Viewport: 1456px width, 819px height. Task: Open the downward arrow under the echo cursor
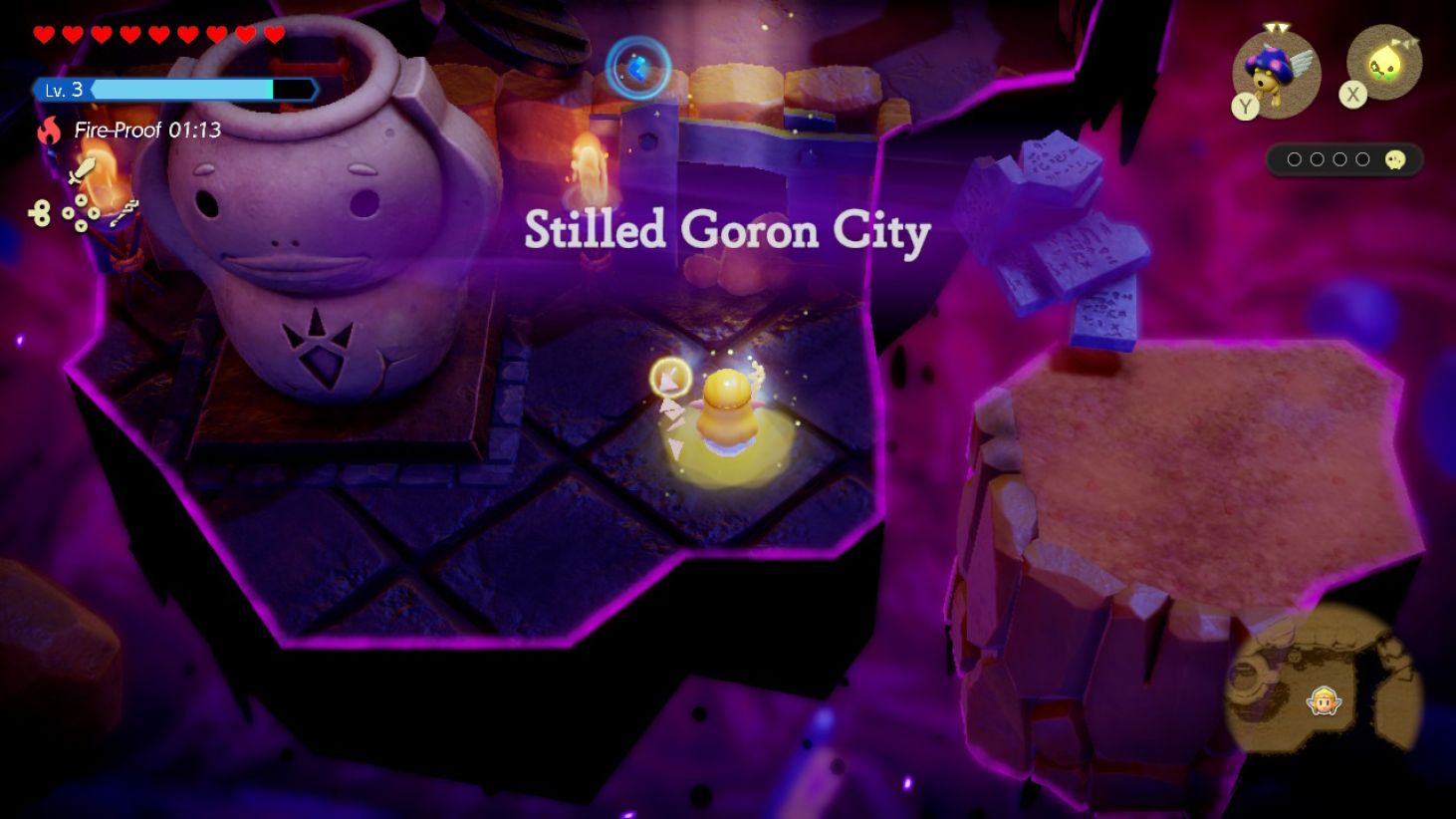point(675,447)
